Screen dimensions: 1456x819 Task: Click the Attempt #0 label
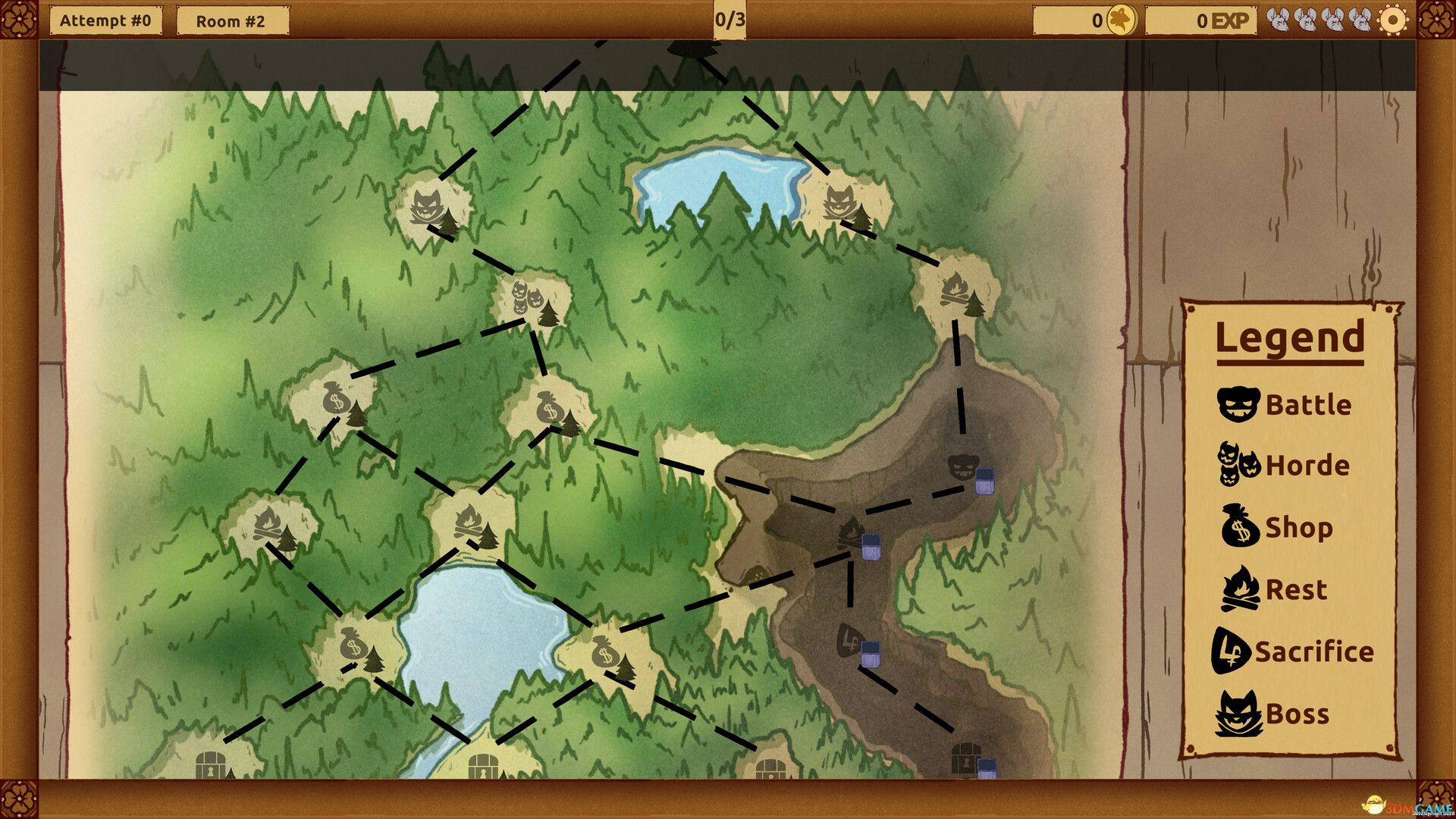[106, 20]
